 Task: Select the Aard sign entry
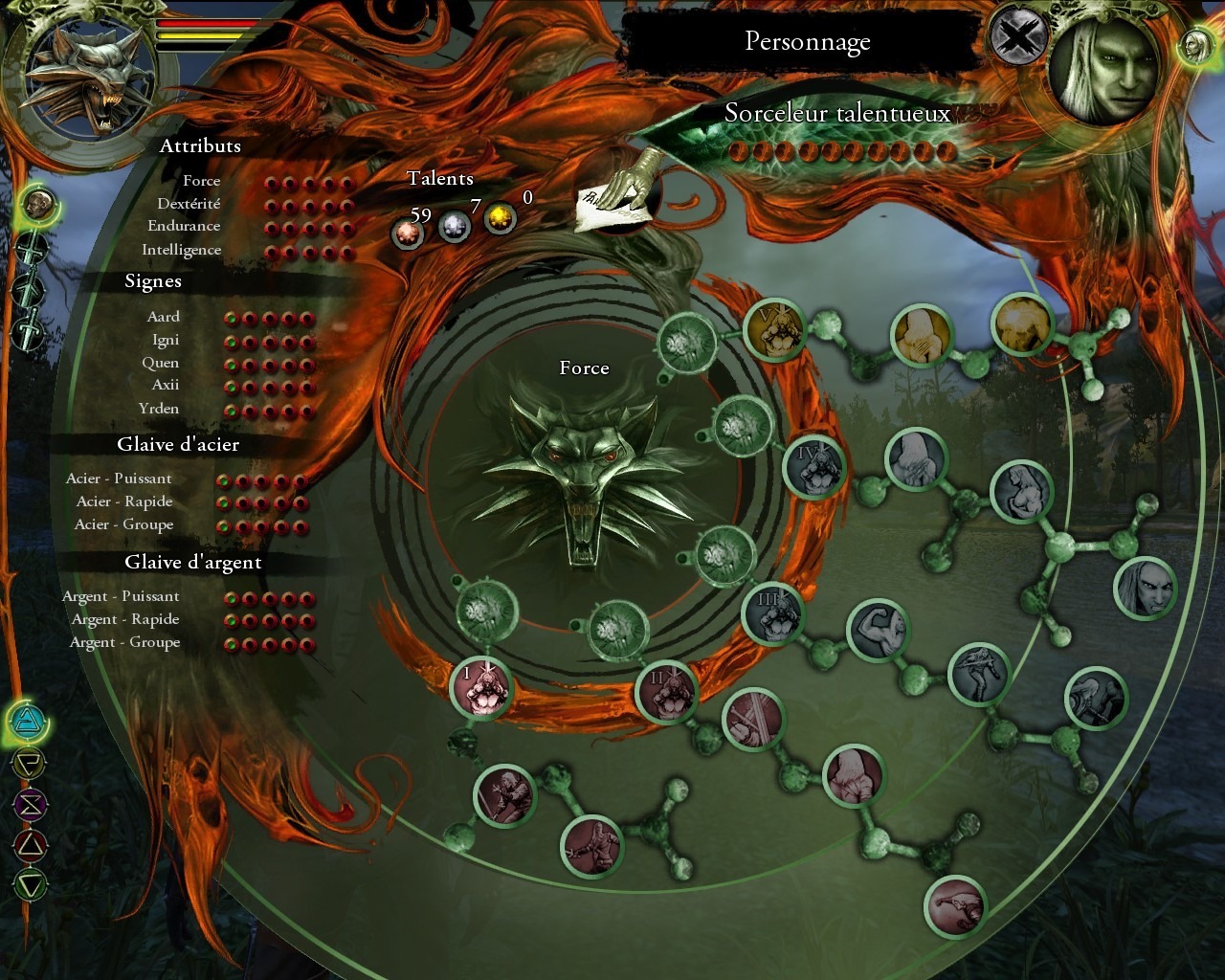[x=163, y=317]
